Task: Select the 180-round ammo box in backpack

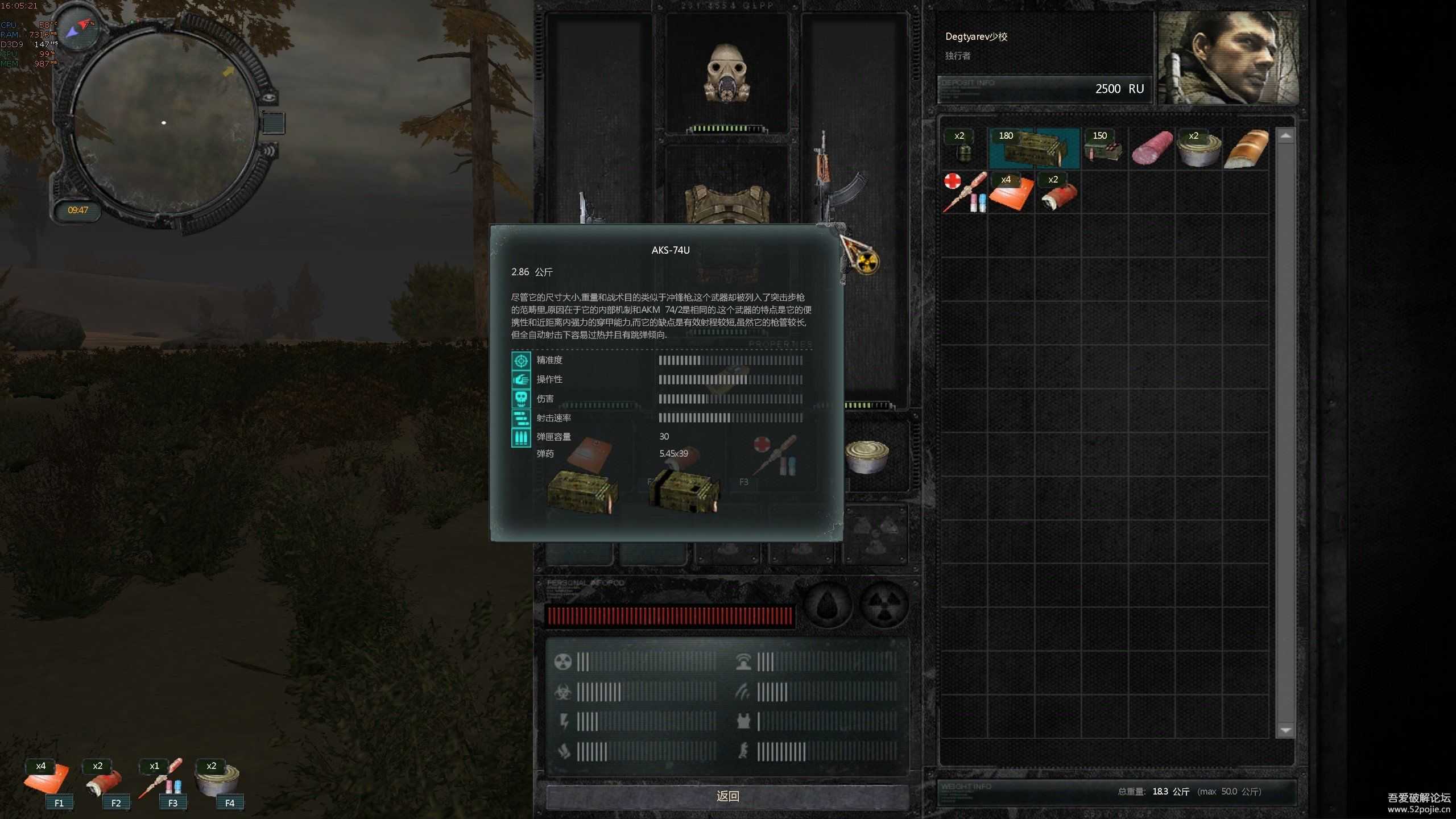Action: 1034,148
